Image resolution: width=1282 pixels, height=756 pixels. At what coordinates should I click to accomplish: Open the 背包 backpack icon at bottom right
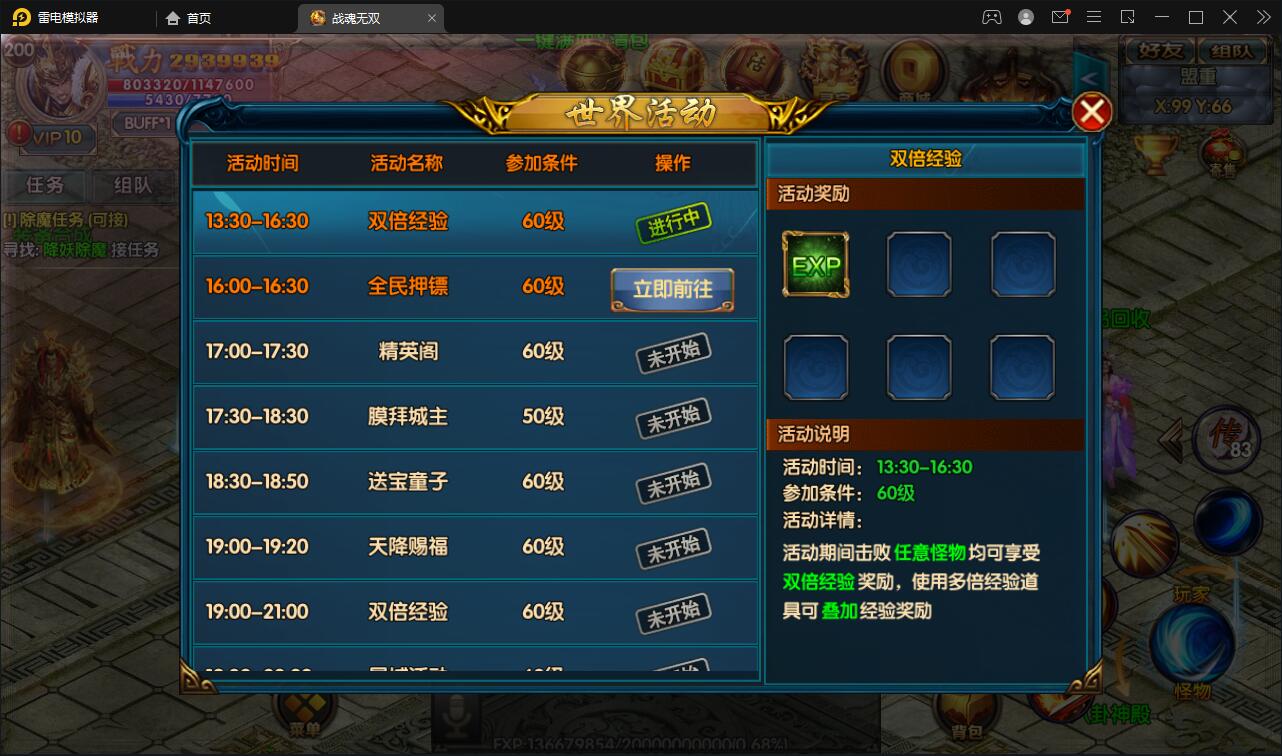966,710
